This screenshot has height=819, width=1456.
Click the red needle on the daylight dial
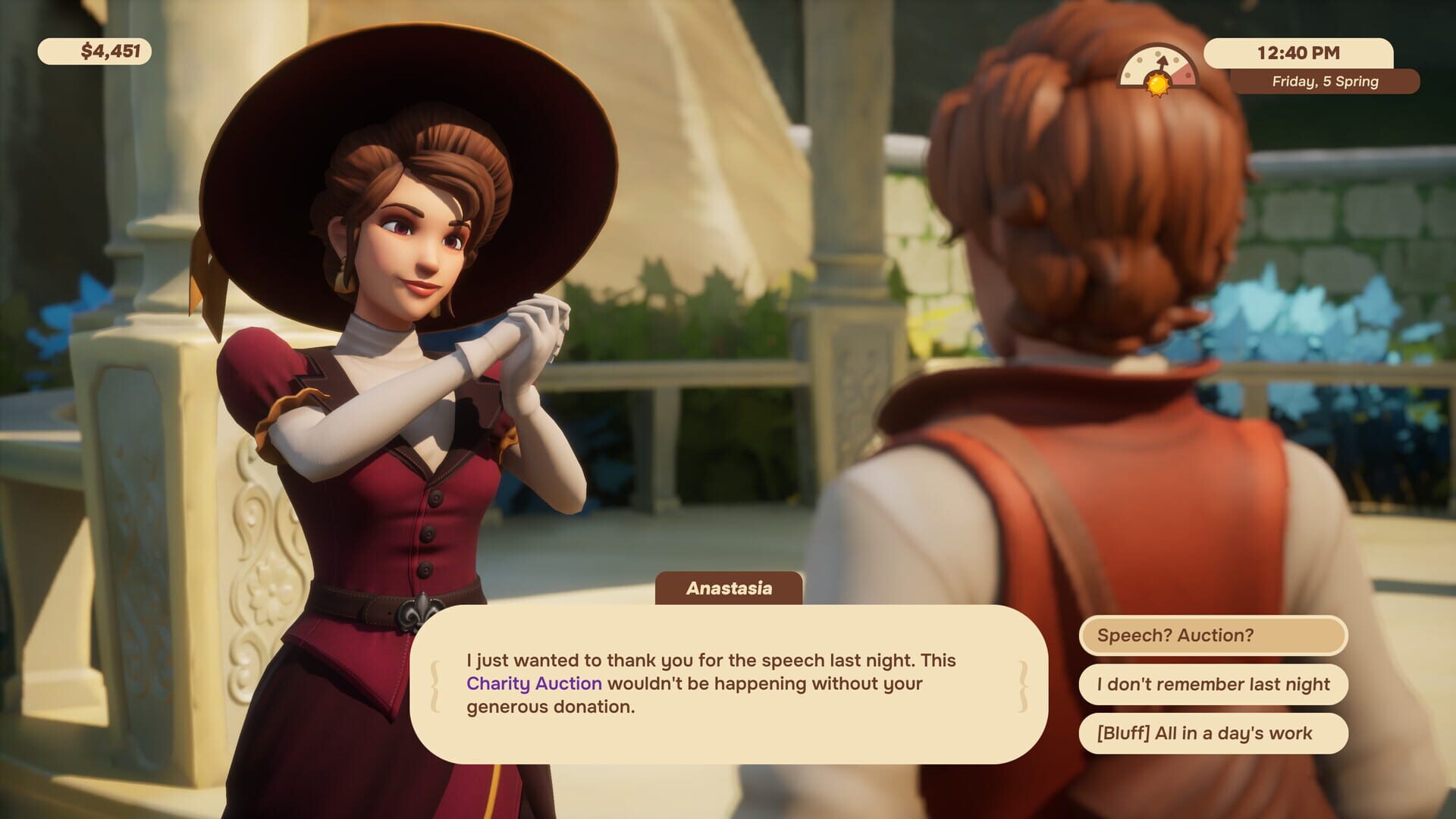(x=1163, y=61)
